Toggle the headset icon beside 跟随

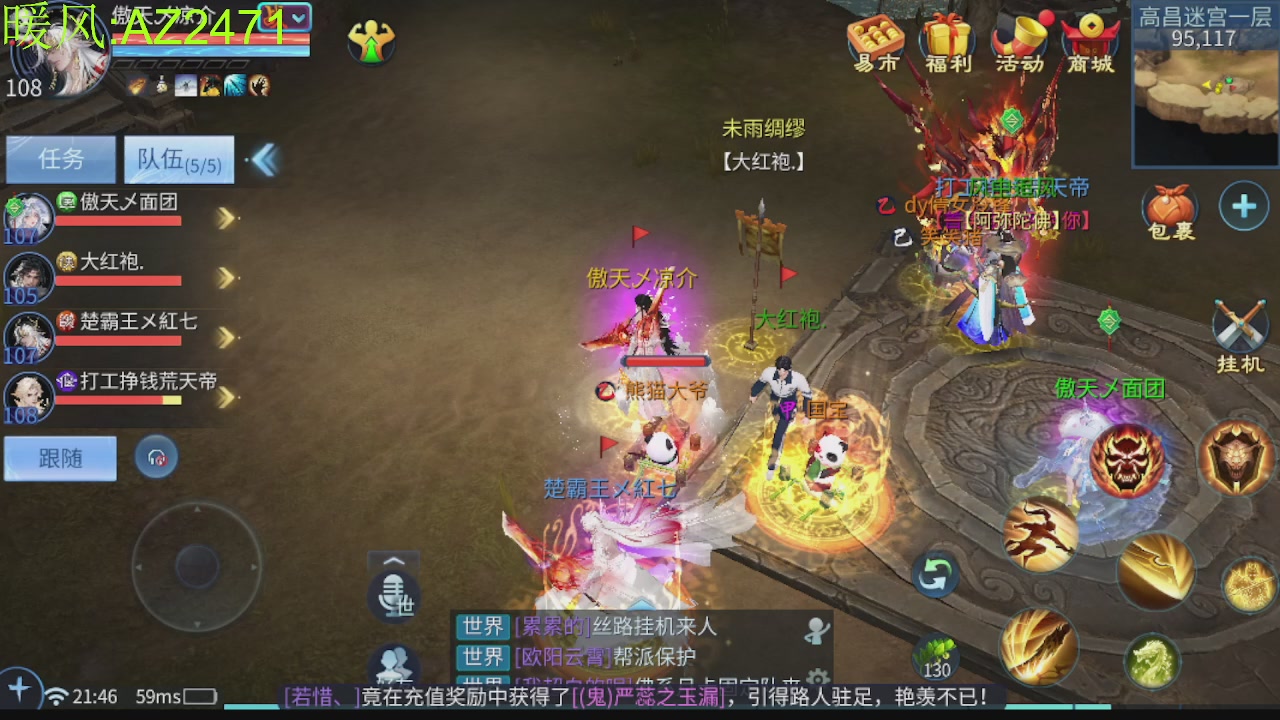tap(156, 456)
